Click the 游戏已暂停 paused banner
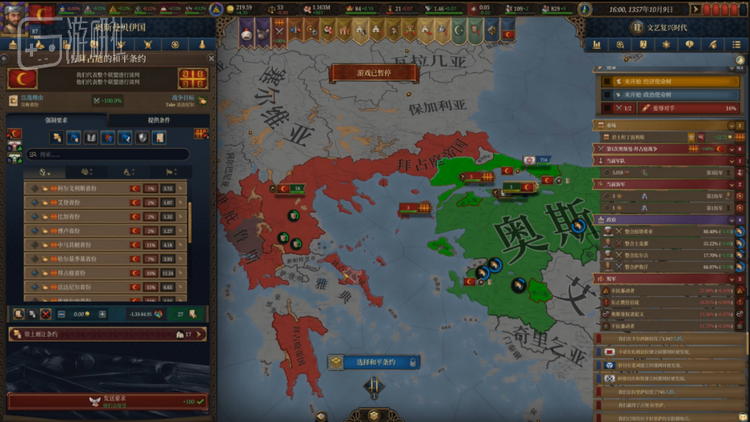This screenshot has height=422, width=750. [x=374, y=73]
